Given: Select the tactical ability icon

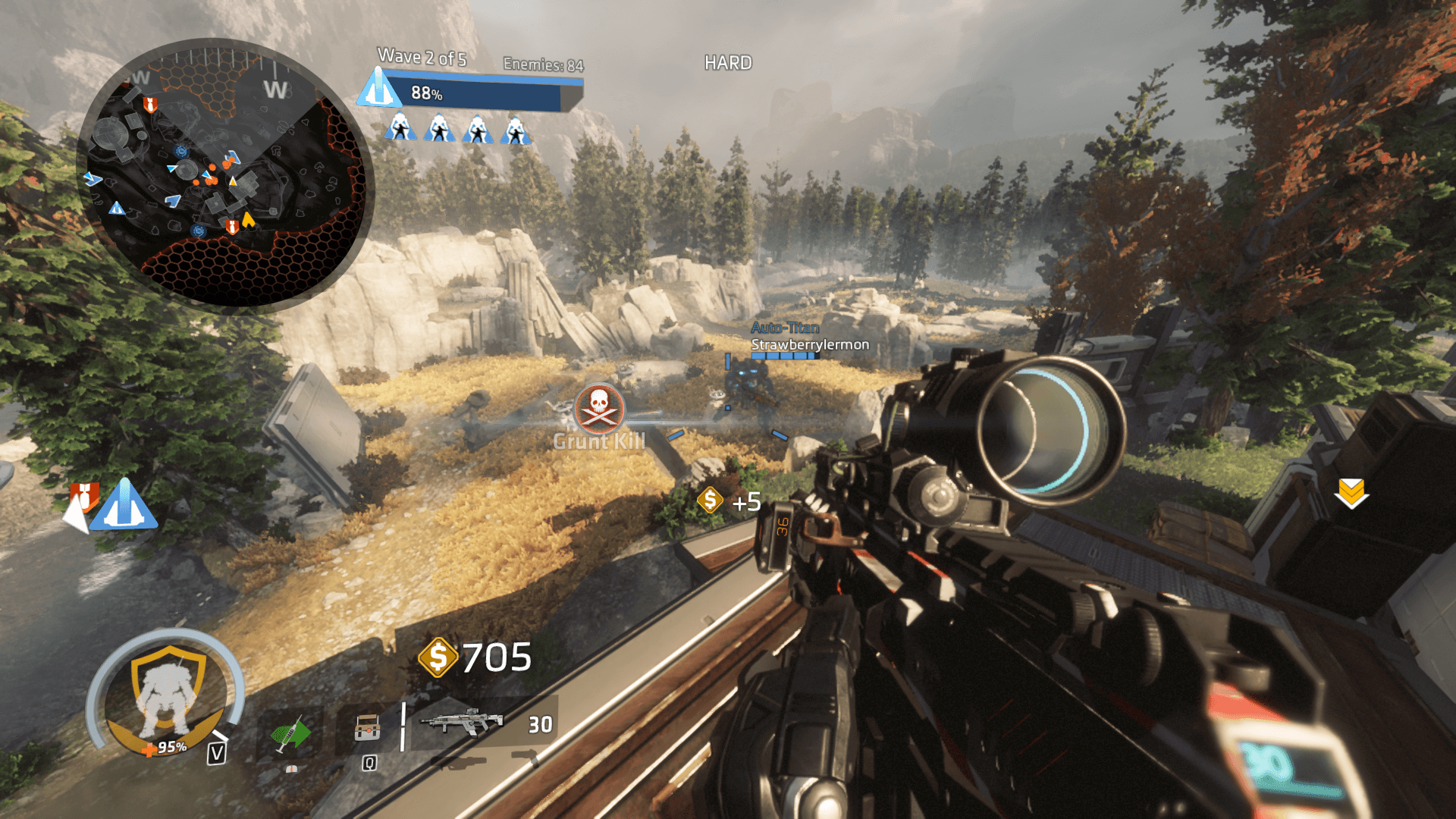Looking at the screenshot, I should pos(368,729).
